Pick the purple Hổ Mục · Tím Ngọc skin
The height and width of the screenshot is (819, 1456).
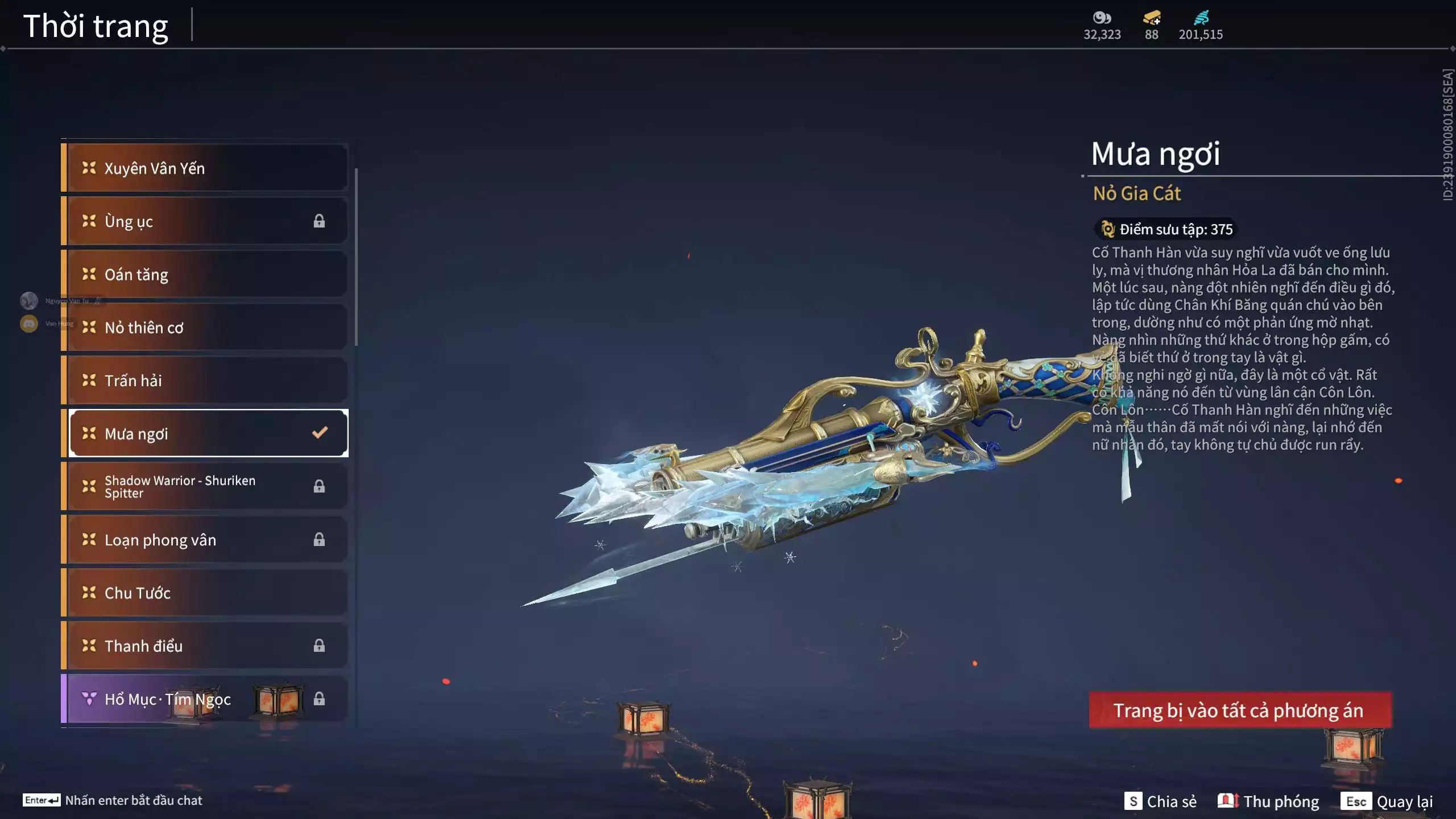coord(205,698)
